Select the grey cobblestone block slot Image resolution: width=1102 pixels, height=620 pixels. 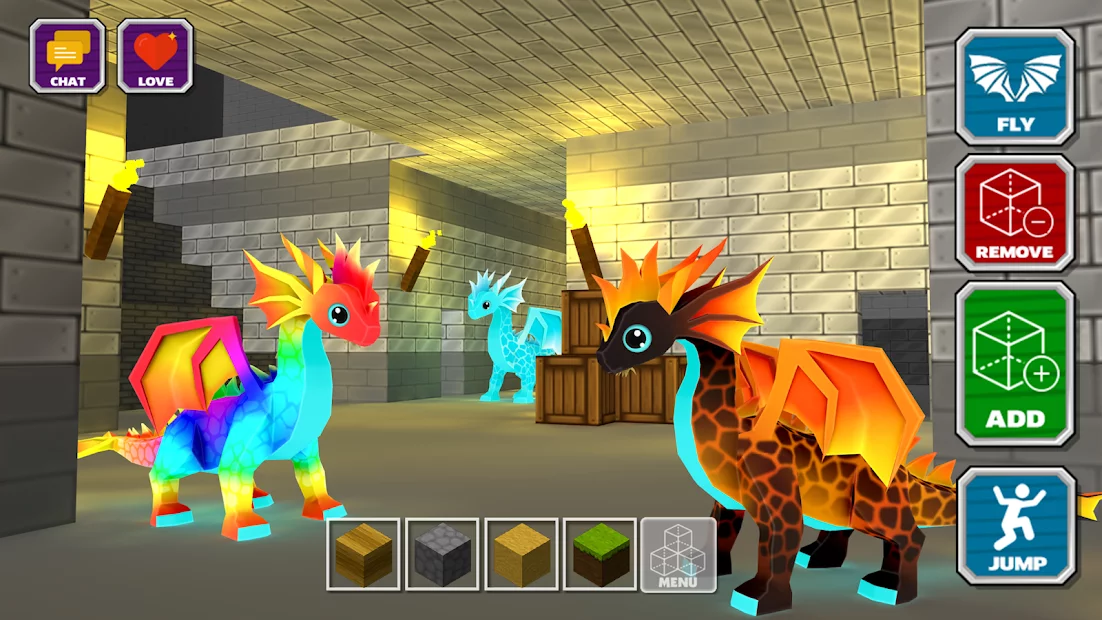pos(442,554)
